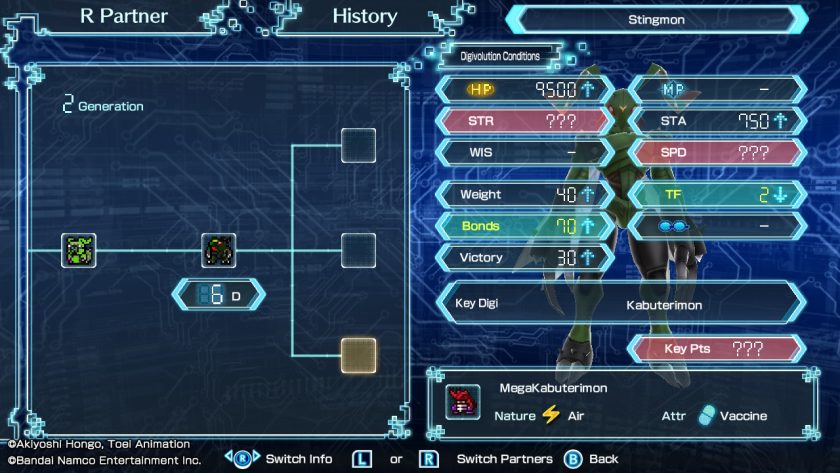Viewport: 840px width, 473px height.
Task: Choose the hidden STR condition row
Action: tap(523, 122)
